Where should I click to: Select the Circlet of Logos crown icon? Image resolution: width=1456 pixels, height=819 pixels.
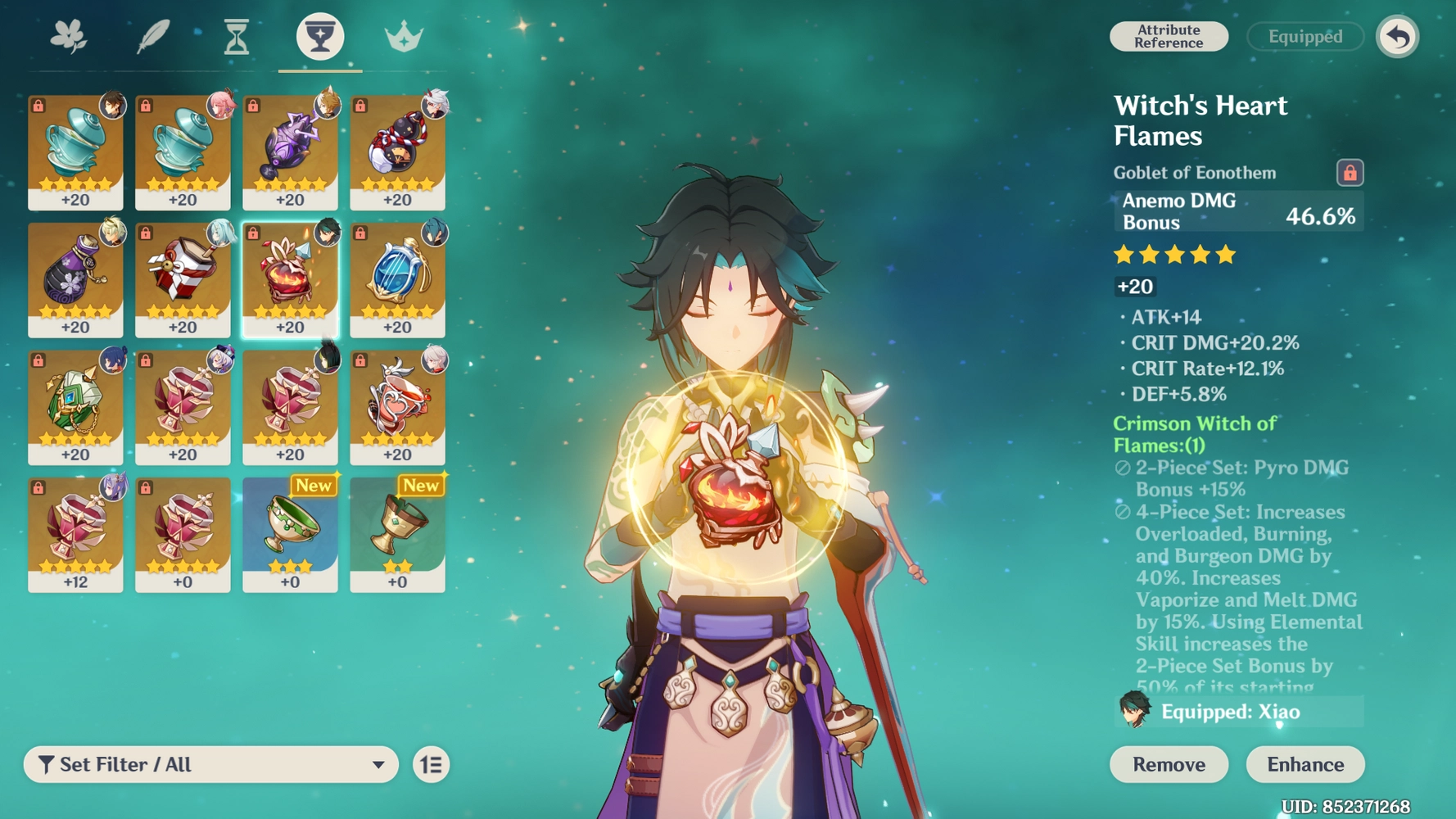[x=403, y=37]
